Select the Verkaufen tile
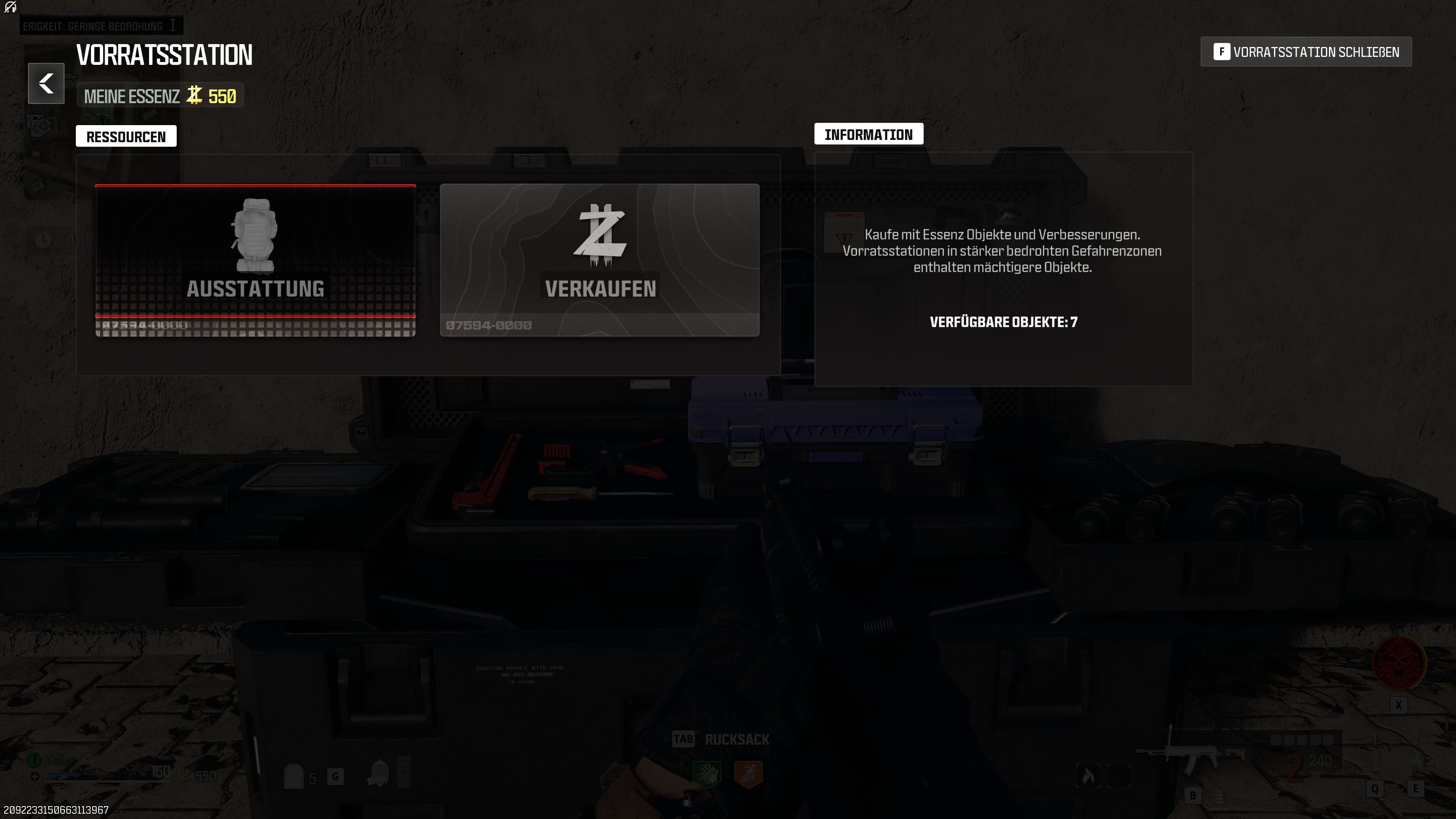This screenshot has height=819, width=1456. [599, 259]
